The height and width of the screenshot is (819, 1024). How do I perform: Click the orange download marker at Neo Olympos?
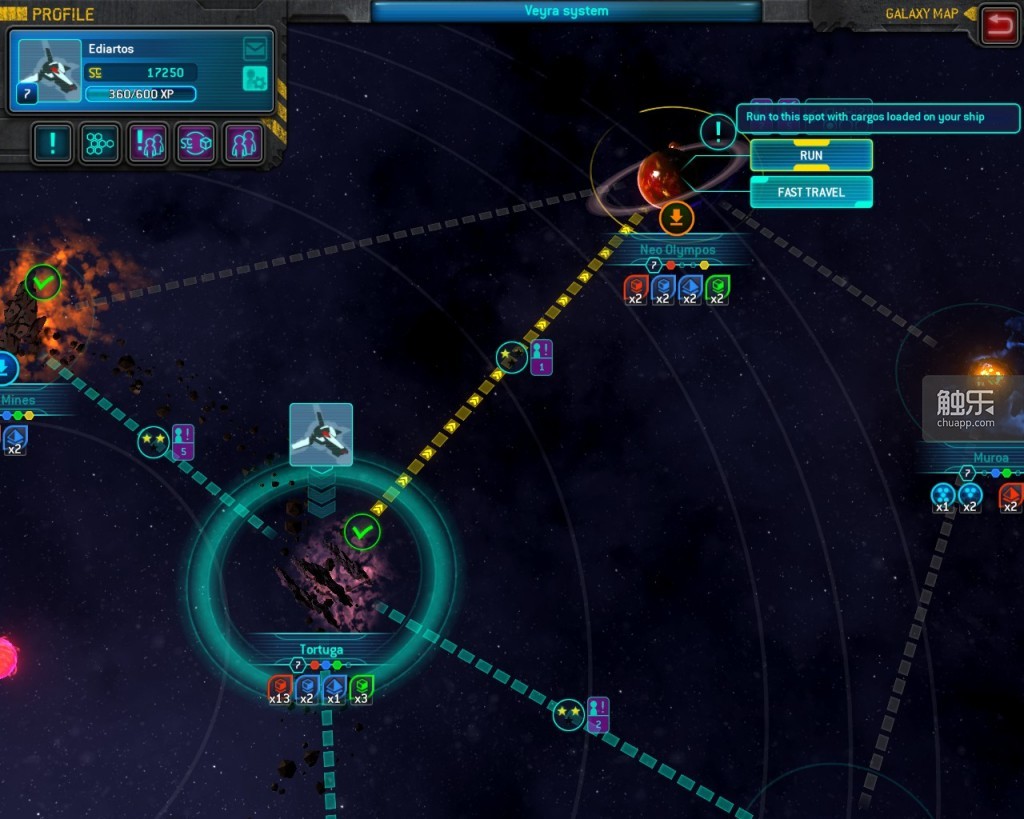pos(677,218)
